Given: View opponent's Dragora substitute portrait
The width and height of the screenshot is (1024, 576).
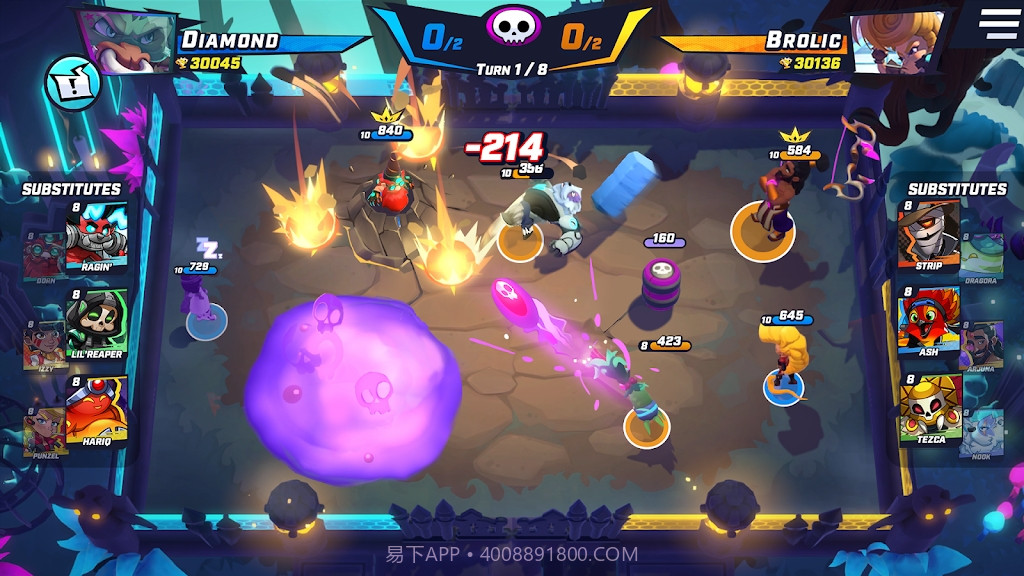Looking at the screenshot, I should point(982,257).
